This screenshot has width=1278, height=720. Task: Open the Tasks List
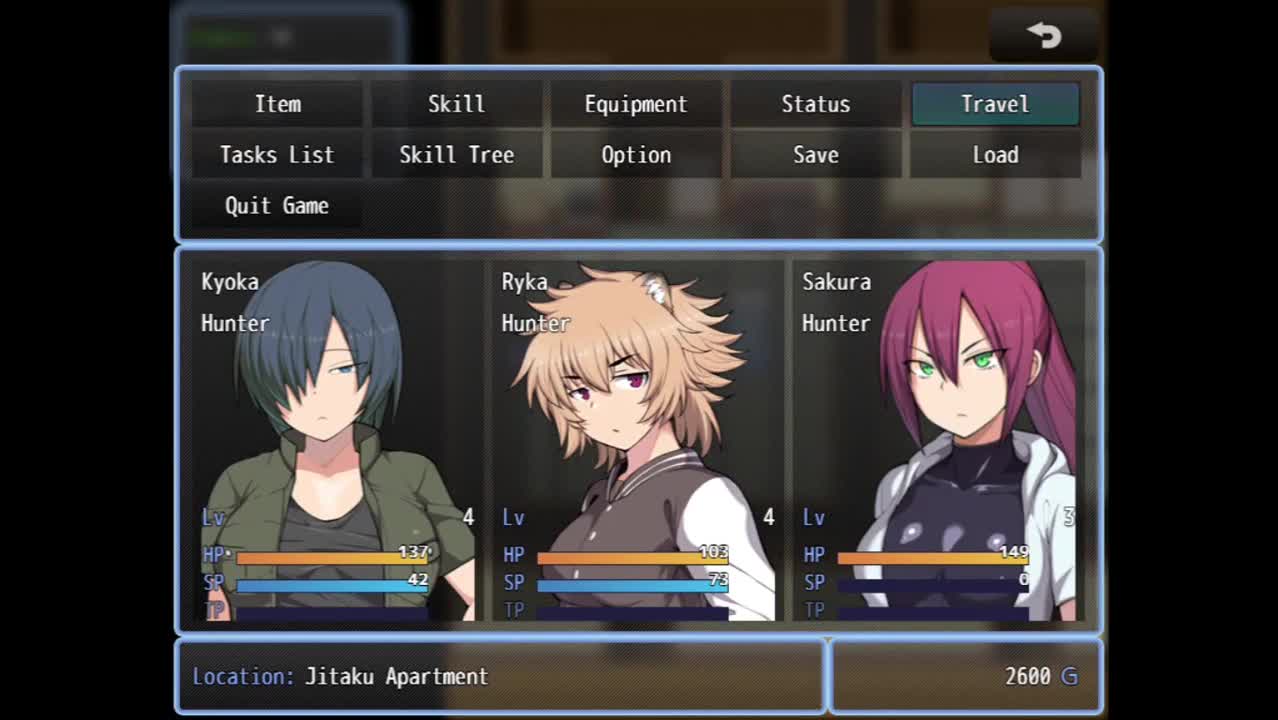click(277, 155)
